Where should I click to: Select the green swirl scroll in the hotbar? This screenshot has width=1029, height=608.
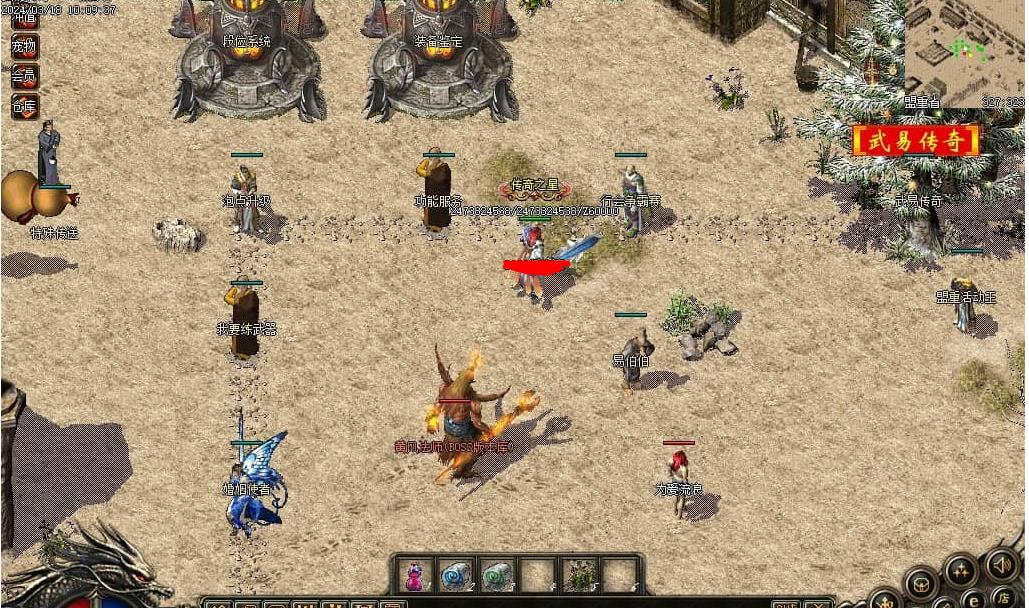pos(497,575)
